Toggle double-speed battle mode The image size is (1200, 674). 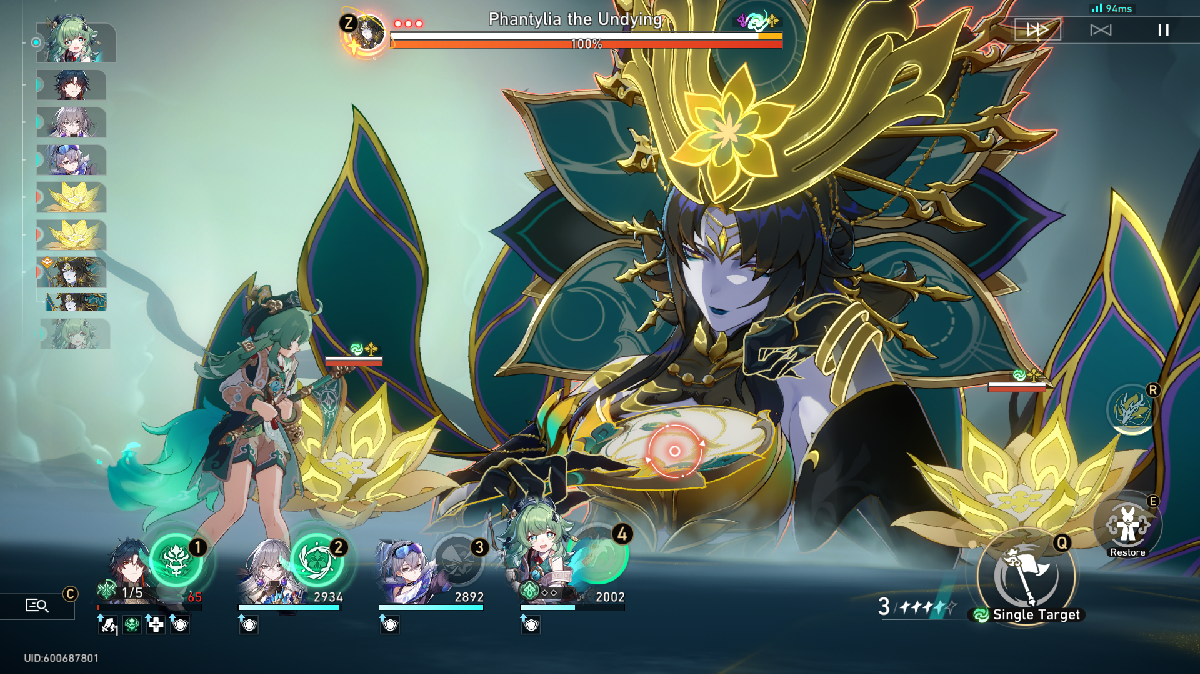1037,30
